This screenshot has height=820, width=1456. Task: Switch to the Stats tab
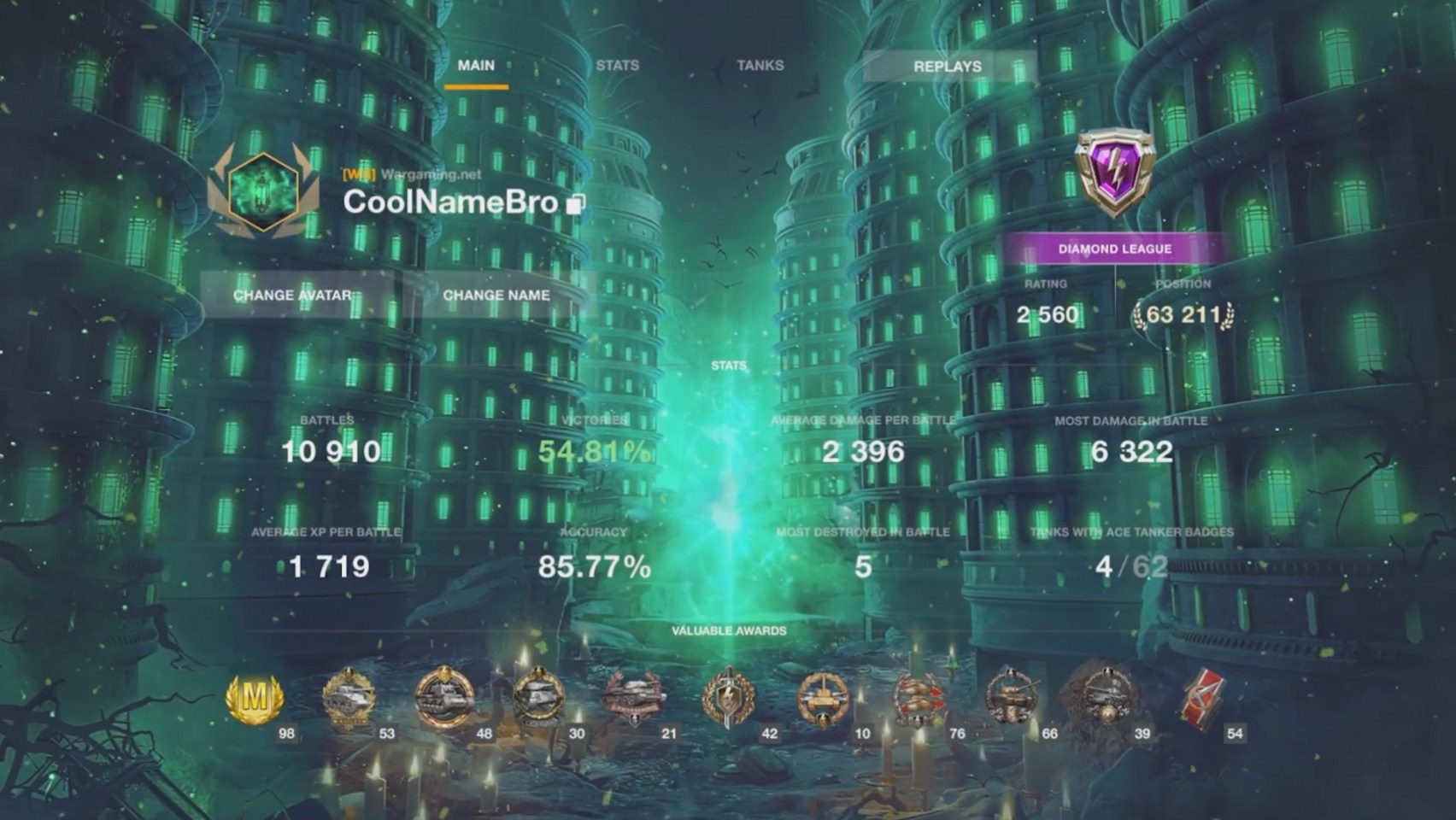[x=617, y=66]
